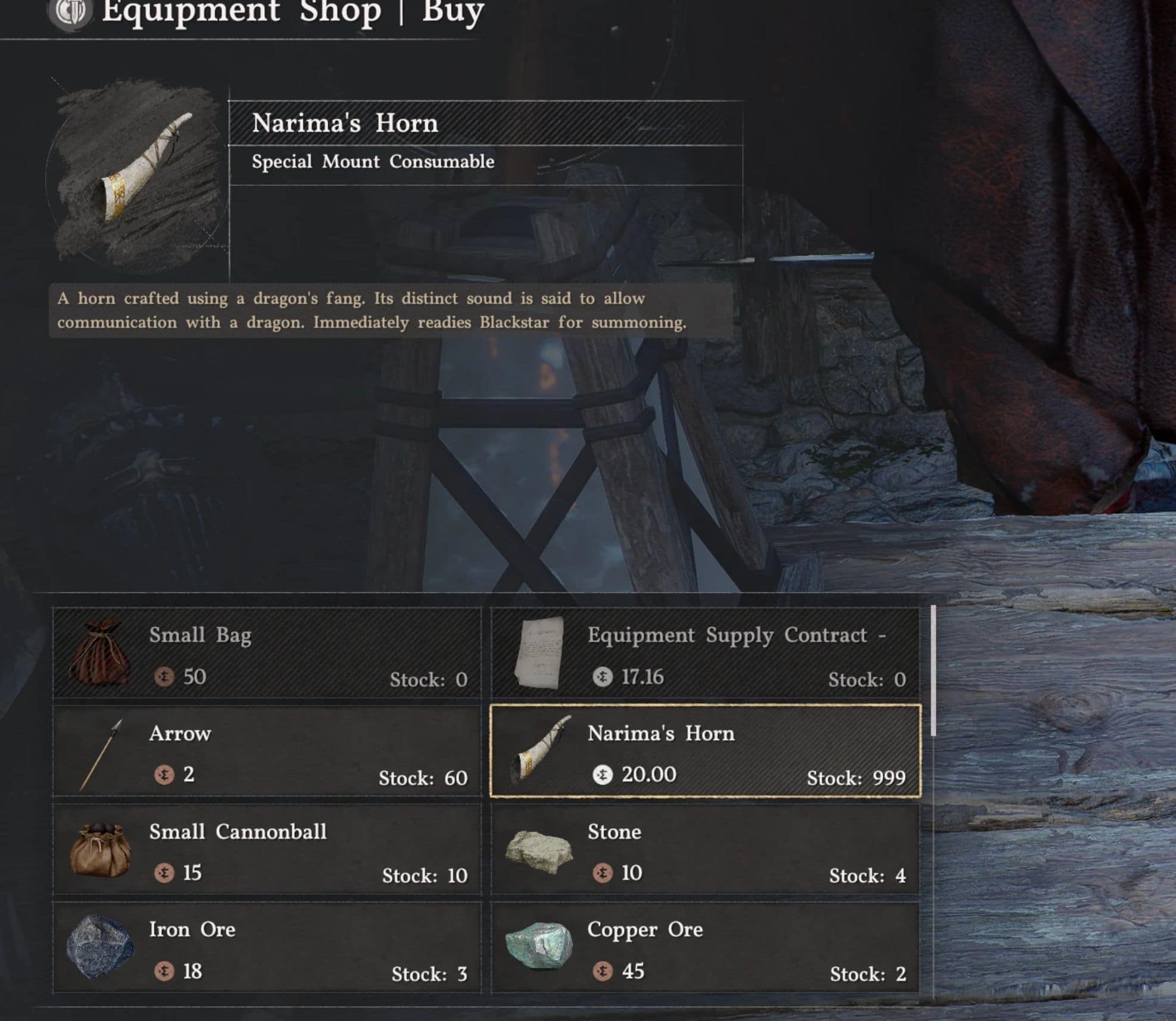Select Narima's Horn in the shop list

tap(705, 751)
